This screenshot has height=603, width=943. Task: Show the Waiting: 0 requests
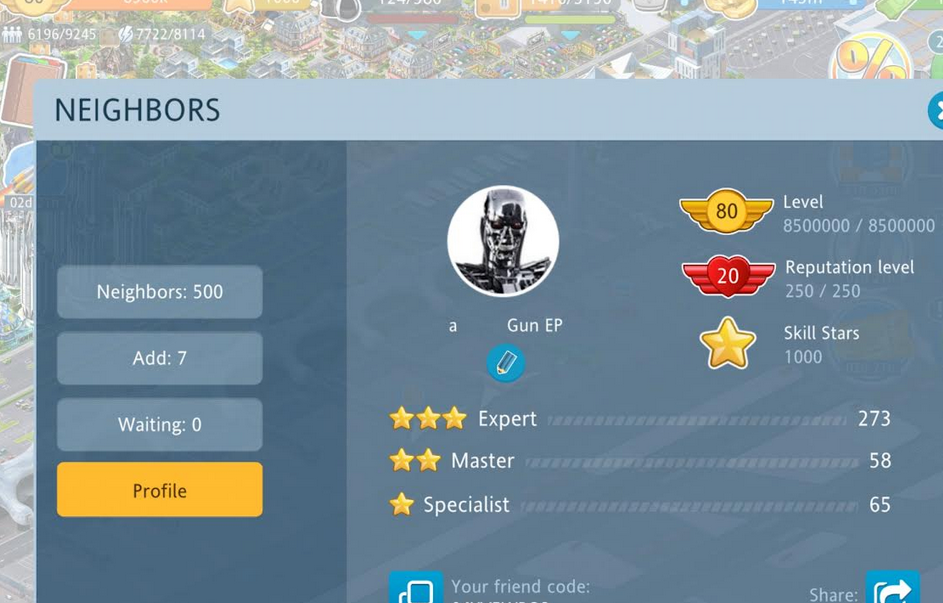coord(160,424)
